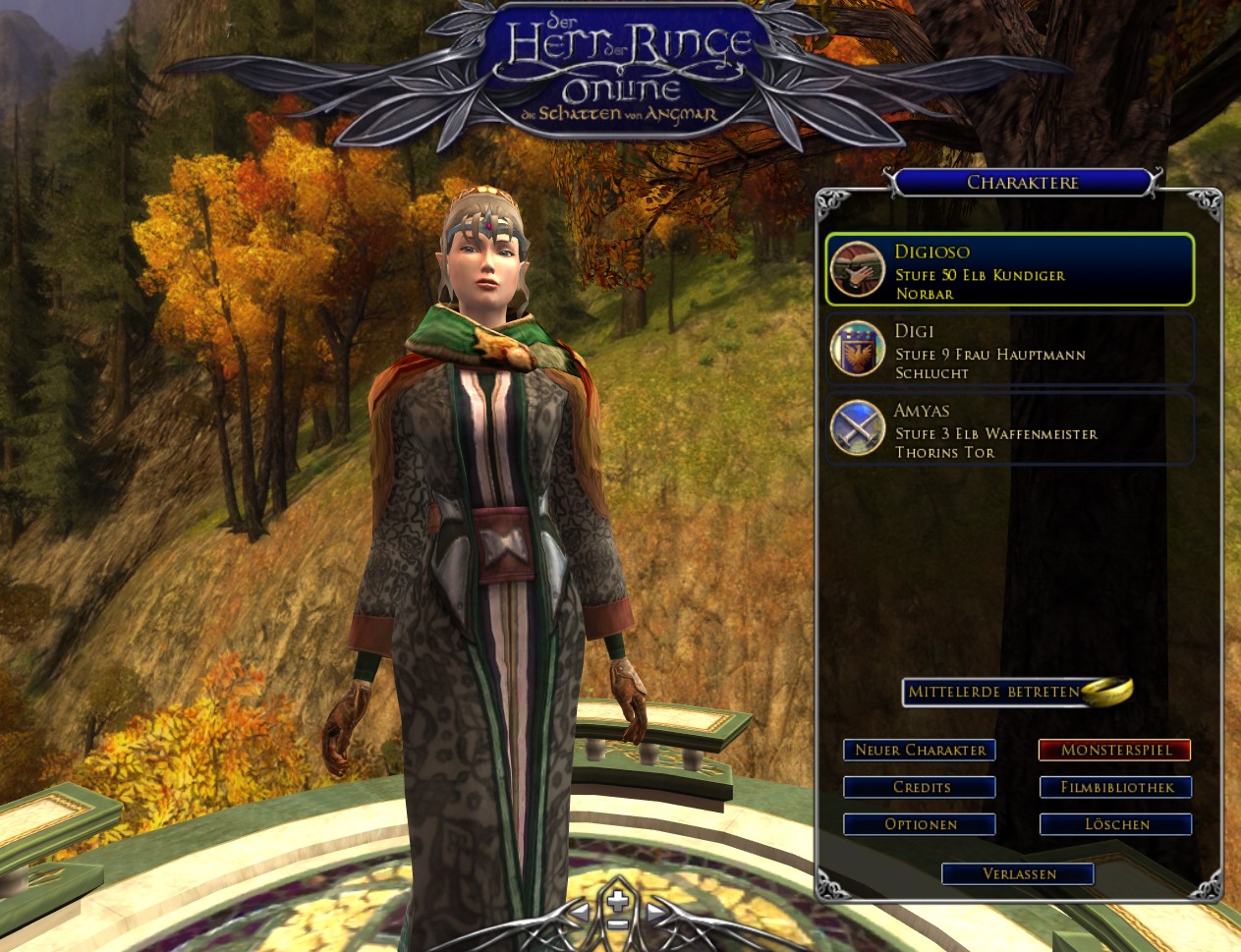Zoom out with the minus button

click(617, 924)
